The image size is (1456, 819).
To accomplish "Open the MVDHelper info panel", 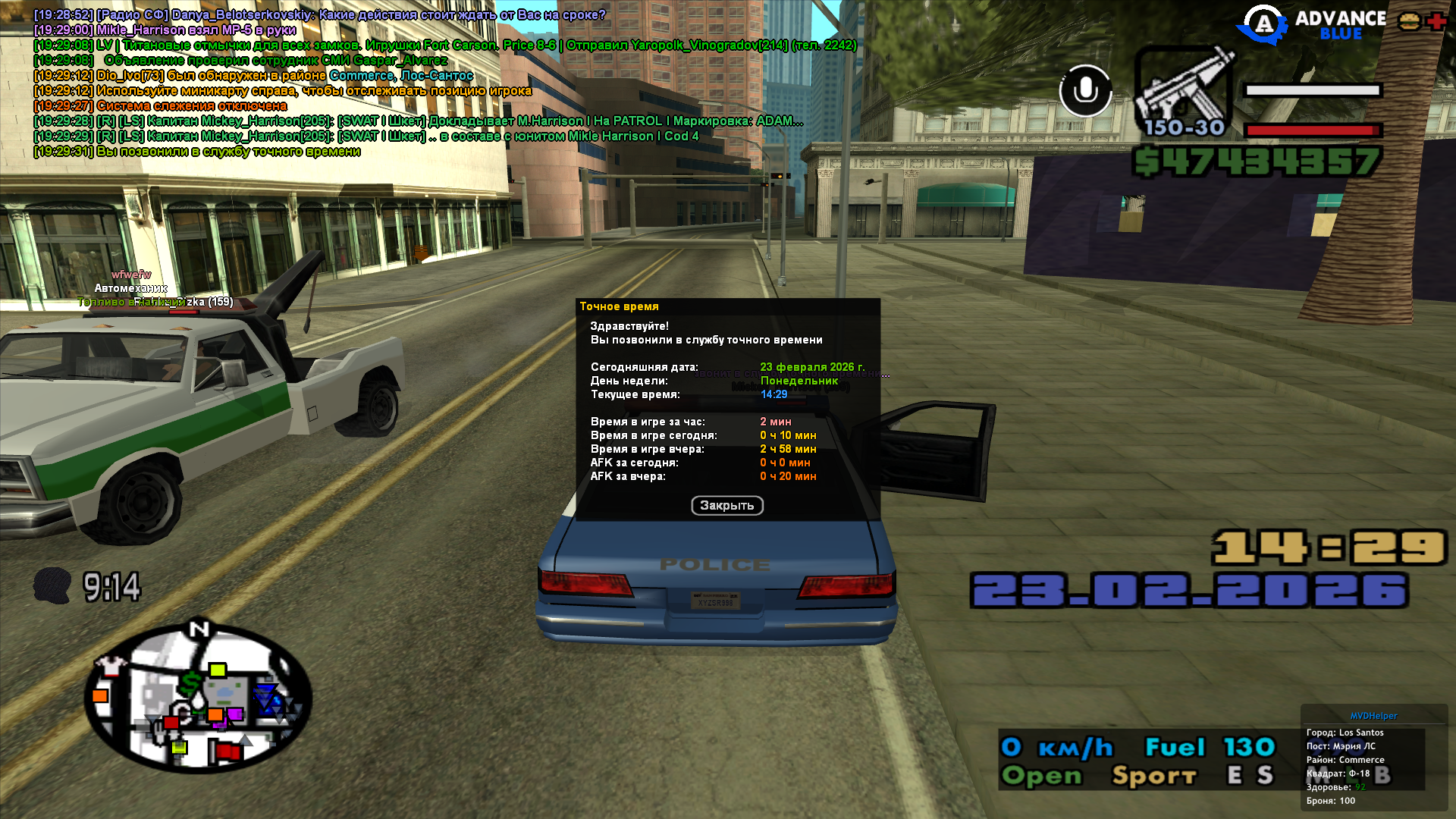I will (x=1373, y=716).
